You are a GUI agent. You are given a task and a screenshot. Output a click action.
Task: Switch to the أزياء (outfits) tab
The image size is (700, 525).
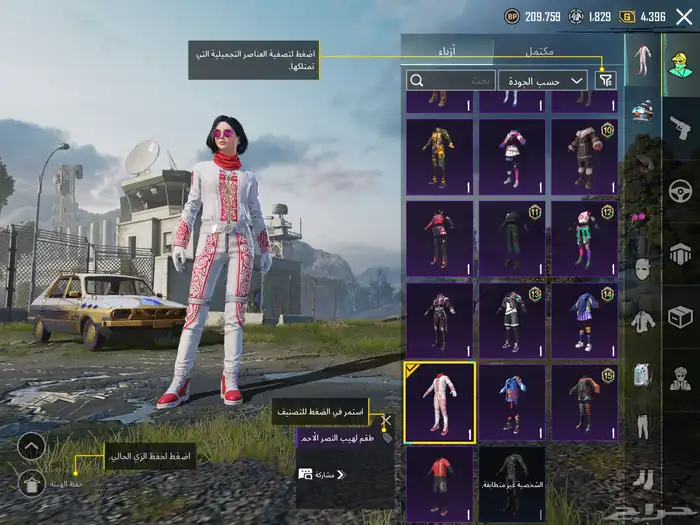[447, 51]
